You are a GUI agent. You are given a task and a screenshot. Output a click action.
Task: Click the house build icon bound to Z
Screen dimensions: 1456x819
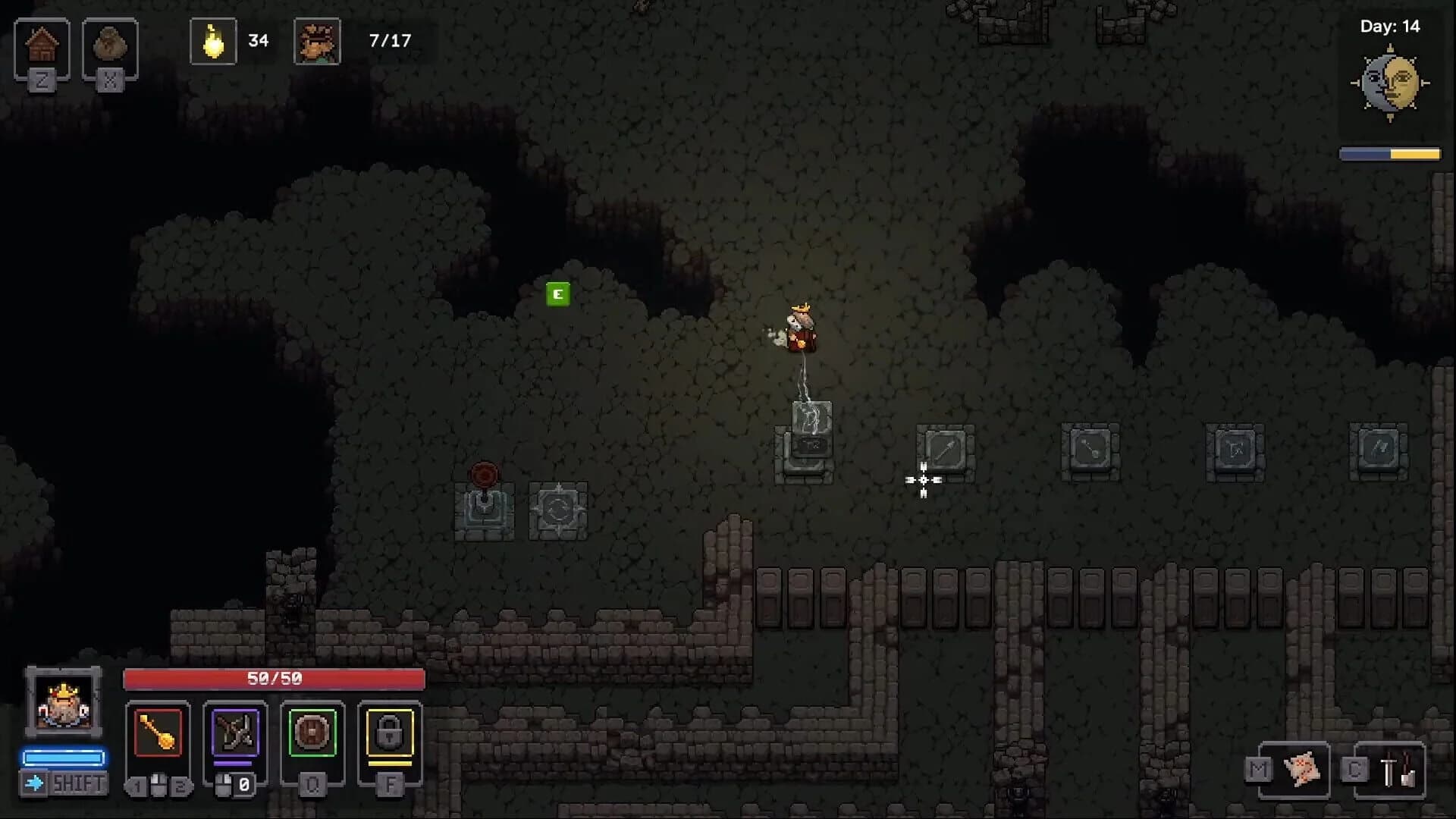[x=43, y=47]
